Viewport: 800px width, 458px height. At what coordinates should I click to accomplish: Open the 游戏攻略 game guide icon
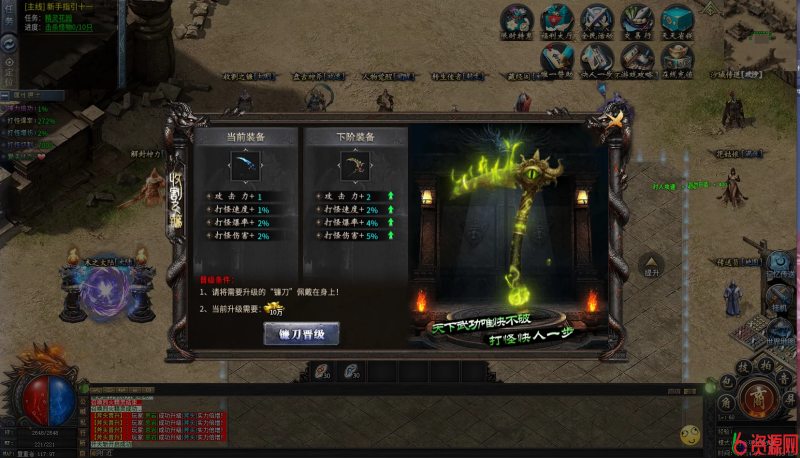click(637, 58)
